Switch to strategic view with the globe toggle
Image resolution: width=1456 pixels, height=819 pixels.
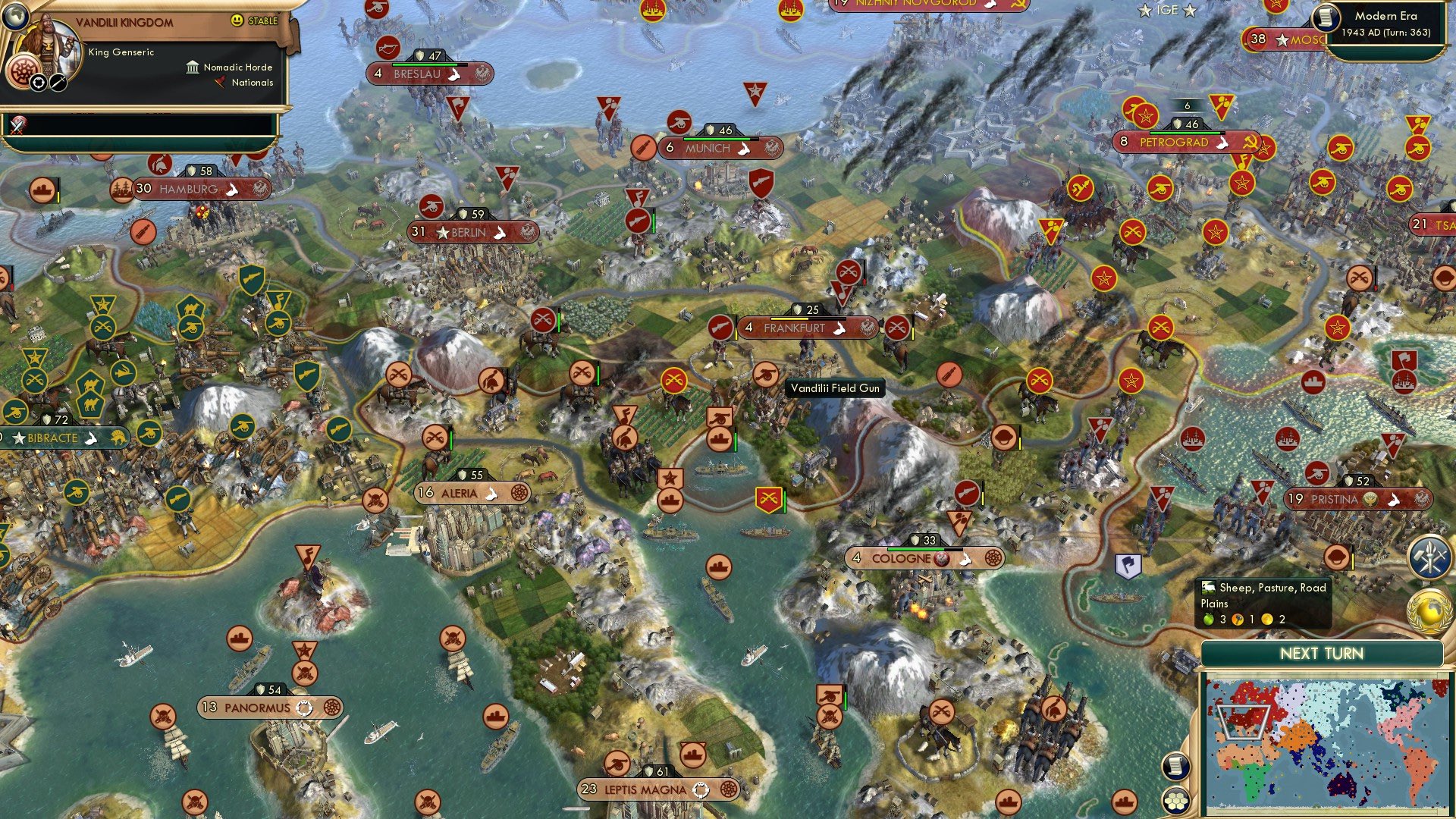point(14,16)
